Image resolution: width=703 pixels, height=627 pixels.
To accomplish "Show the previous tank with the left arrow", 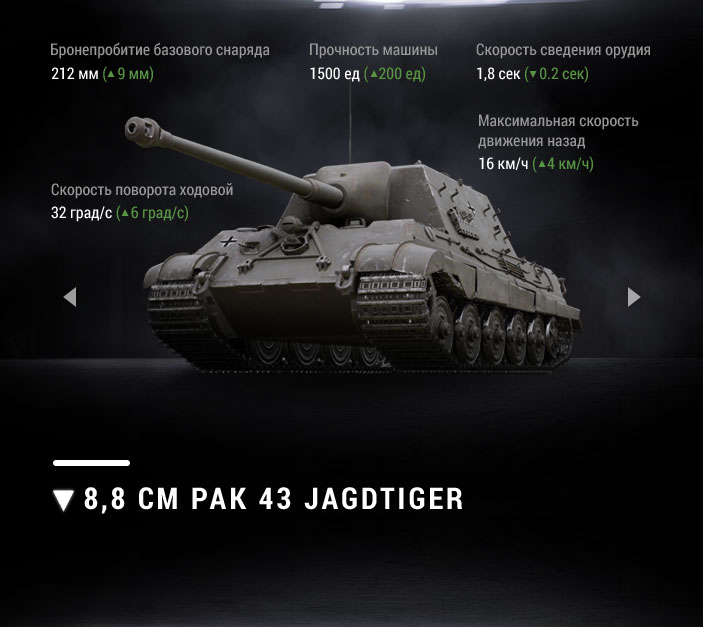I will click(x=69, y=297).
